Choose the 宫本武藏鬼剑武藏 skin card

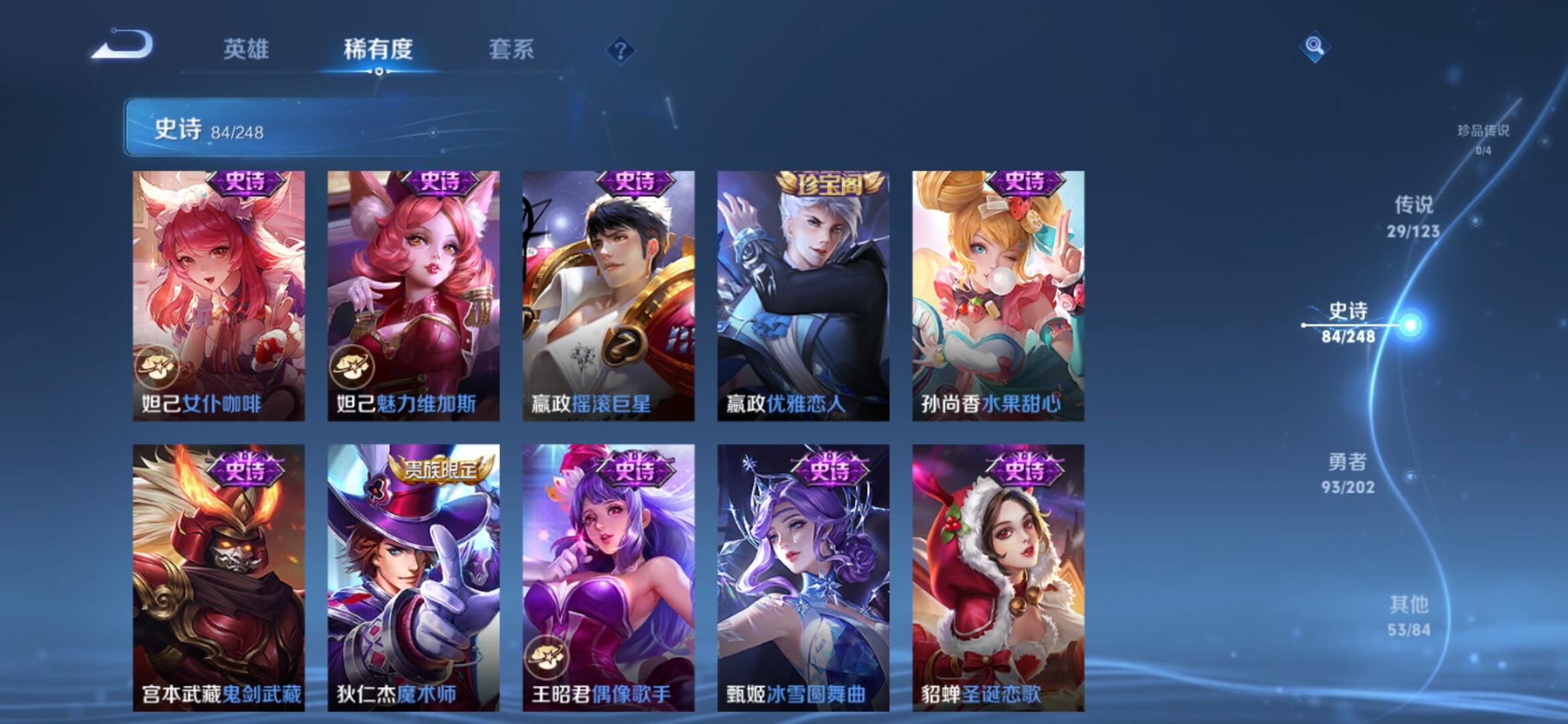tap(218, 577)
